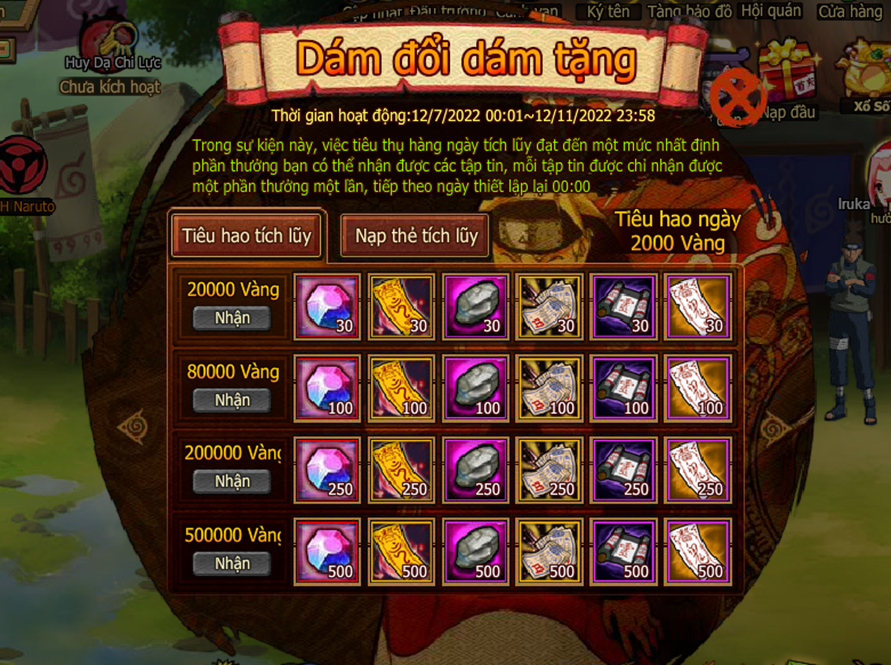This screenshot has height=665, width=891.
Task: Inspect the white talisman reward x100
Action: (697, 388)
